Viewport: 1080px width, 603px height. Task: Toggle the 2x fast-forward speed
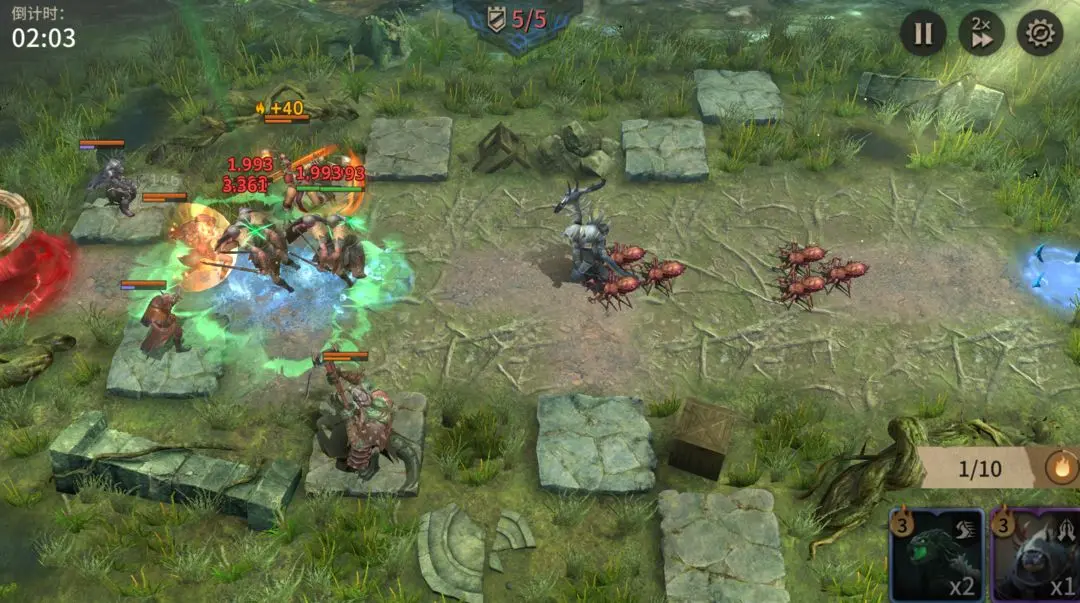coord(981,34)
